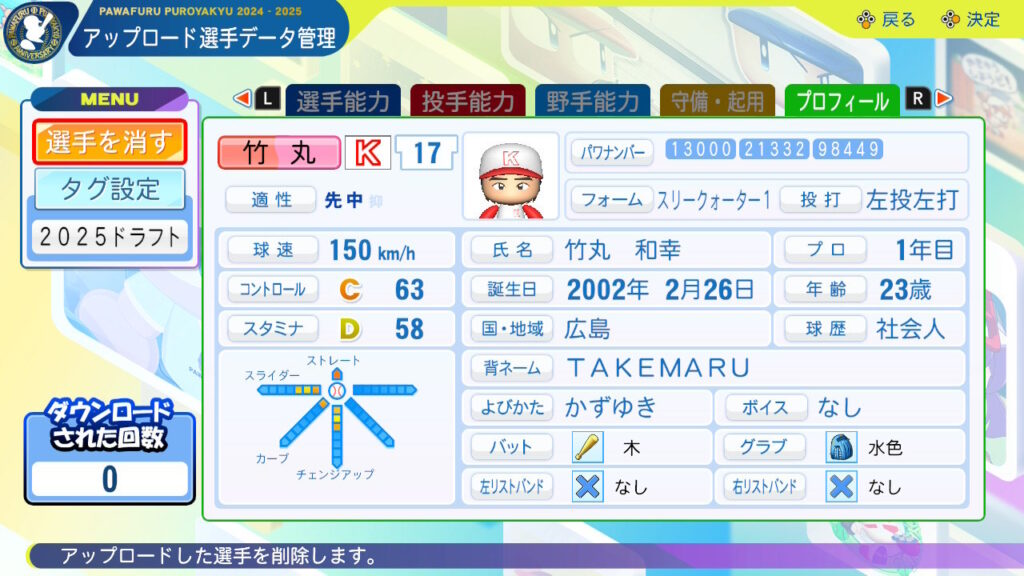
Task: Select the プロフィール tab
Action: pos(842,101)
